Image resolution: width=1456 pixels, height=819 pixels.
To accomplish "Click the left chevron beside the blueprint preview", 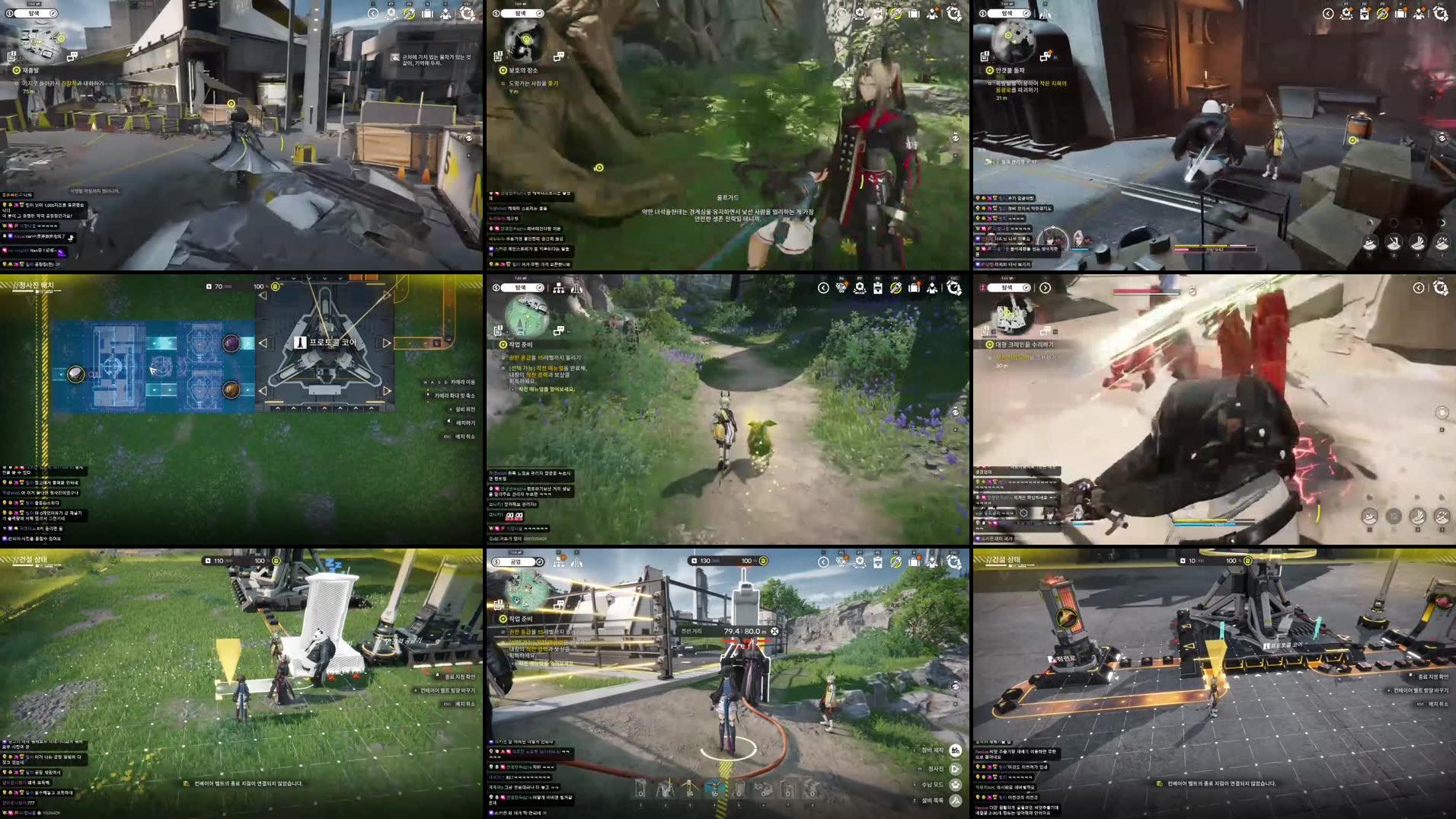I will [263, 343].
